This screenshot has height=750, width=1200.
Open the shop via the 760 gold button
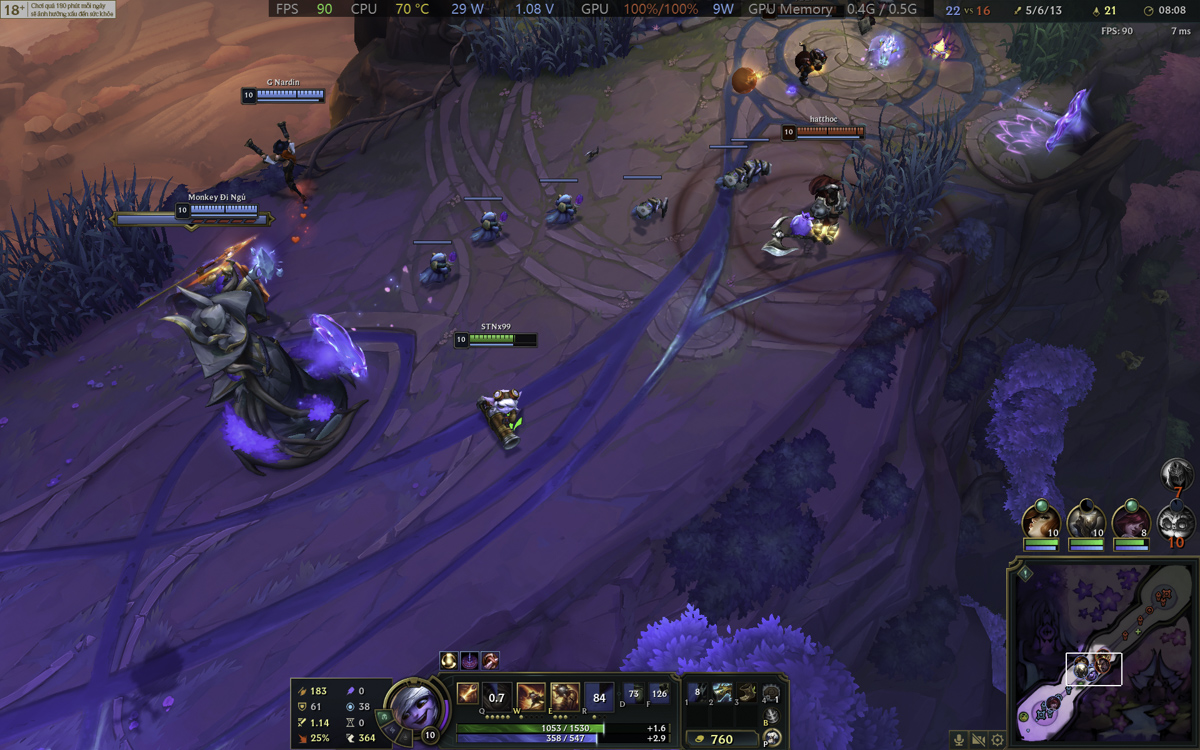coord(721,739)
